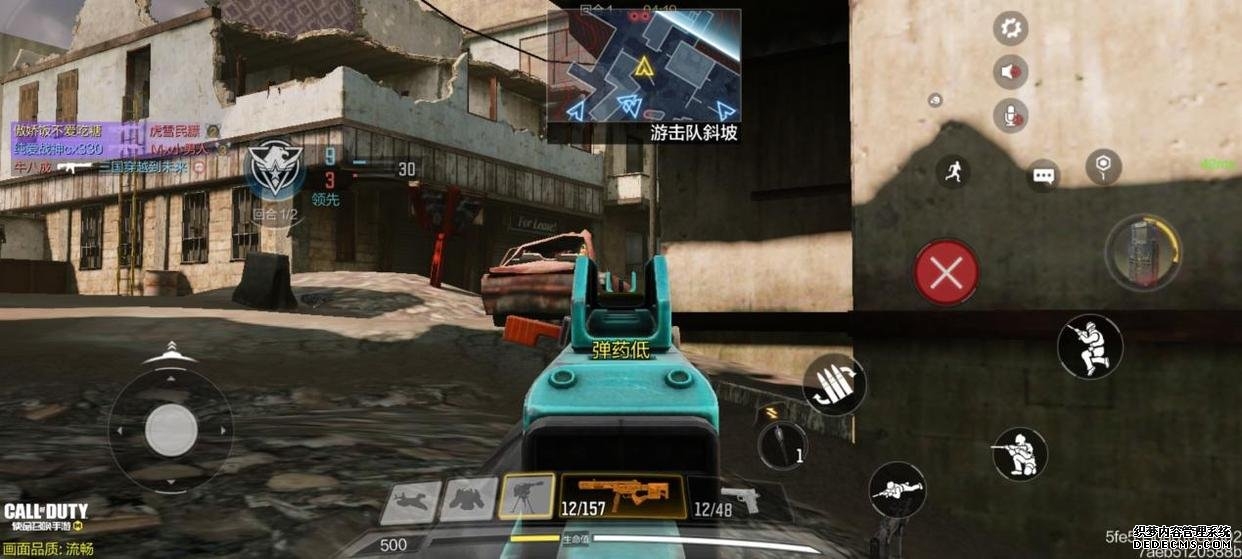Tap the virtual movement joystick
This screenshot has width=1242, height=559.
171,431
